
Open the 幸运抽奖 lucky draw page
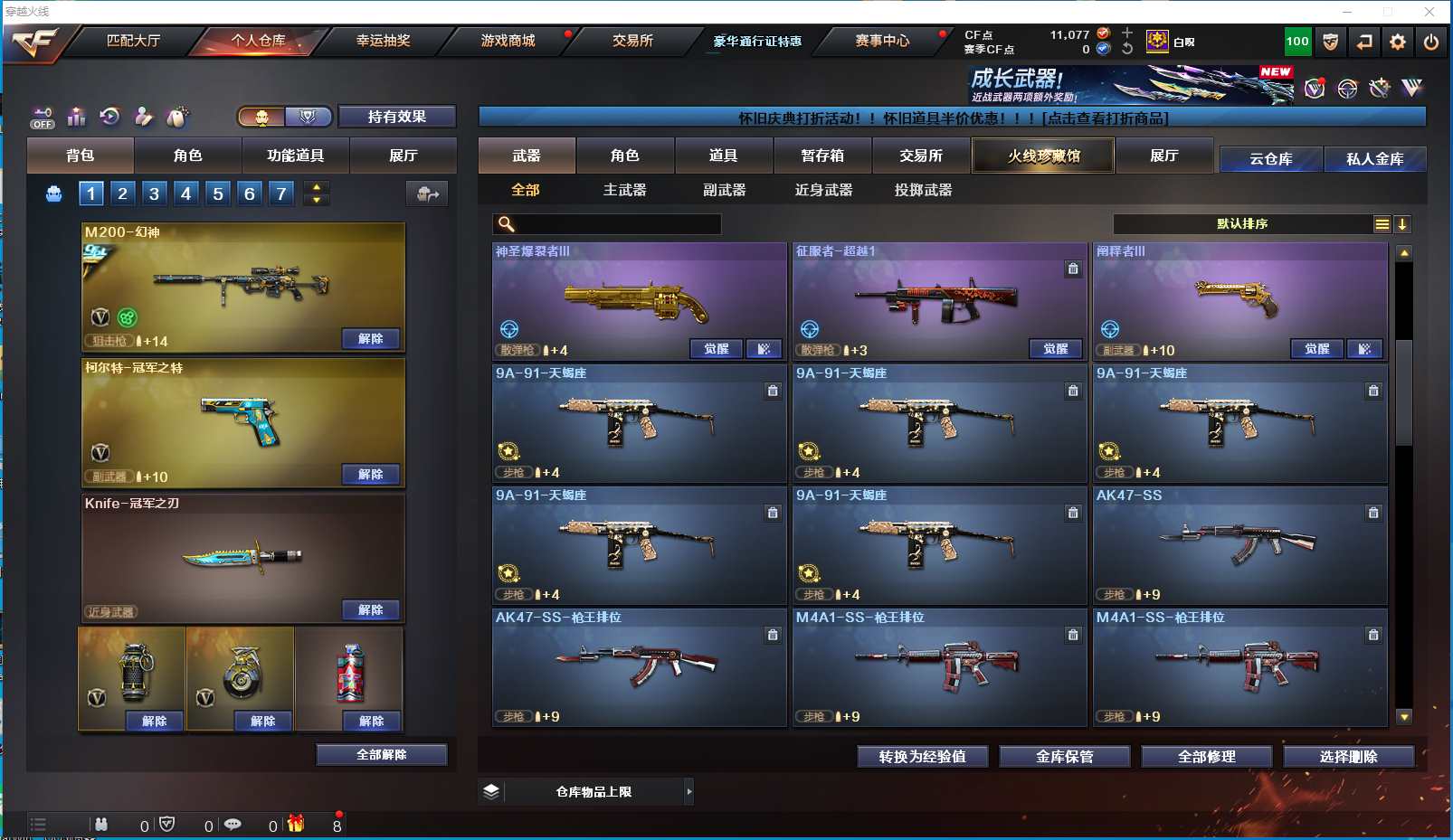383,41
